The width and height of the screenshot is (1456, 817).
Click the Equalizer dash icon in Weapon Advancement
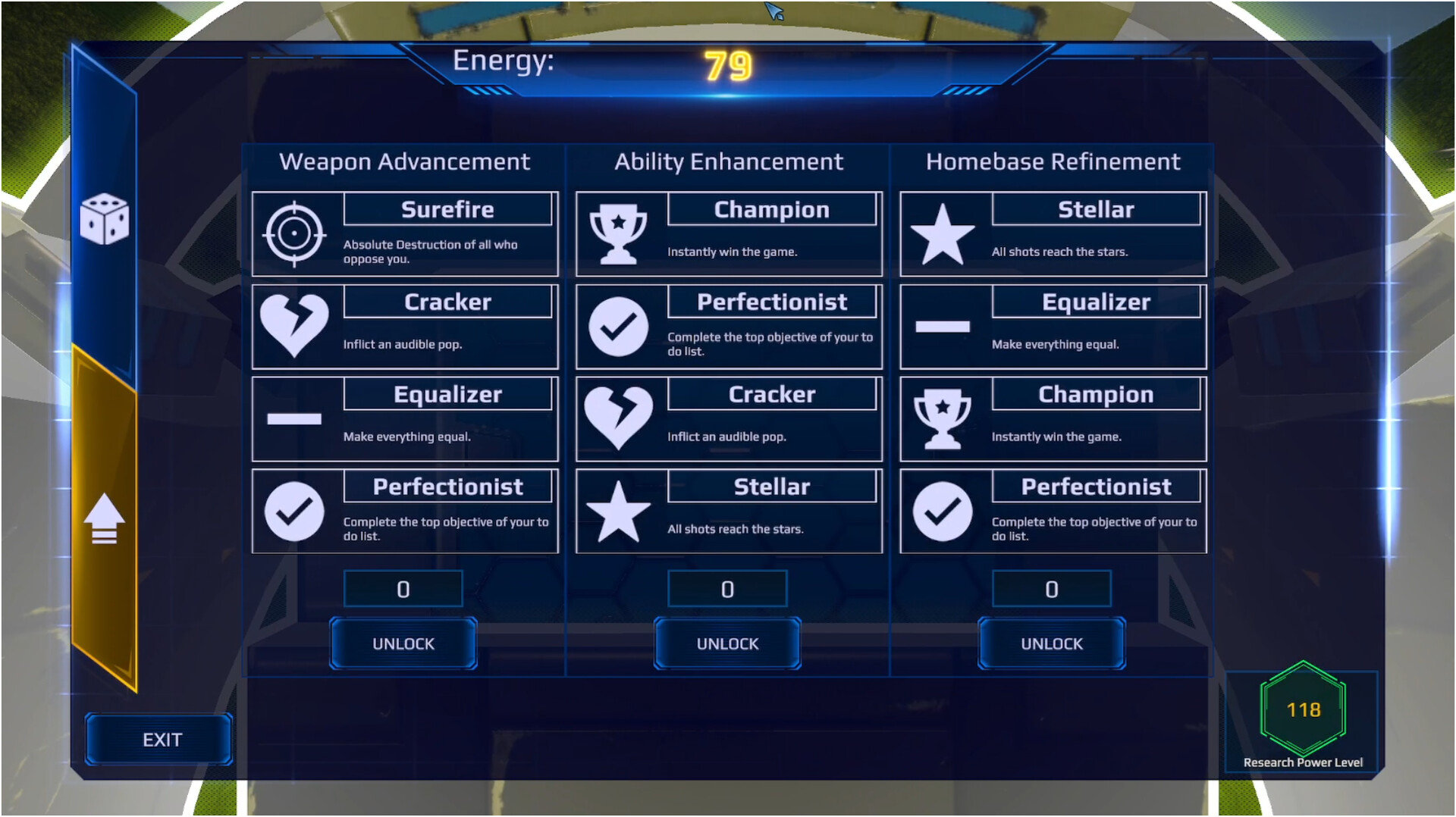click(295, 418)
